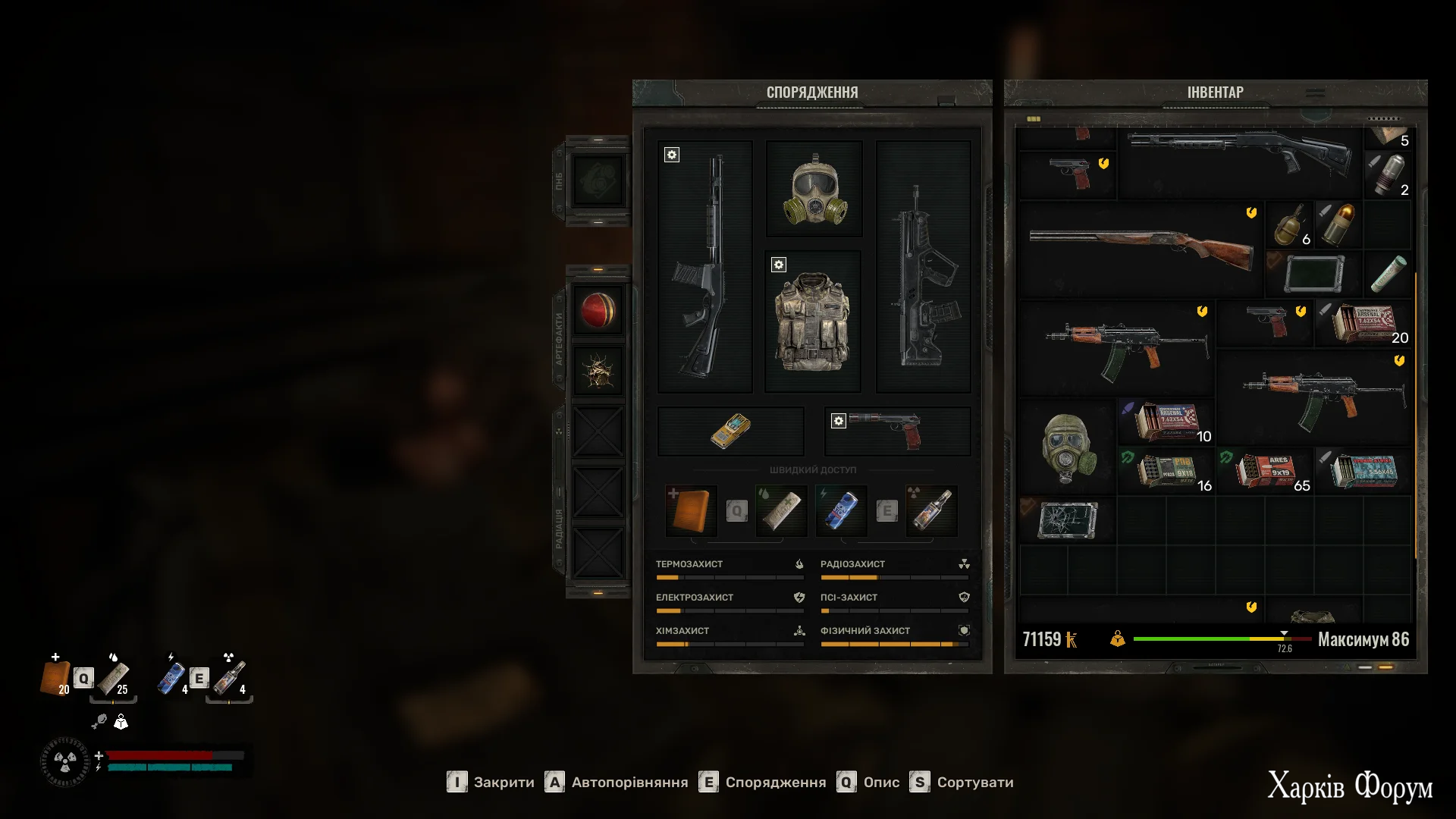Image resolution: width=1456 pixels, height=819 pixels.
Task: Choose the energy drink quick slot
Action: tap(841, 510)
